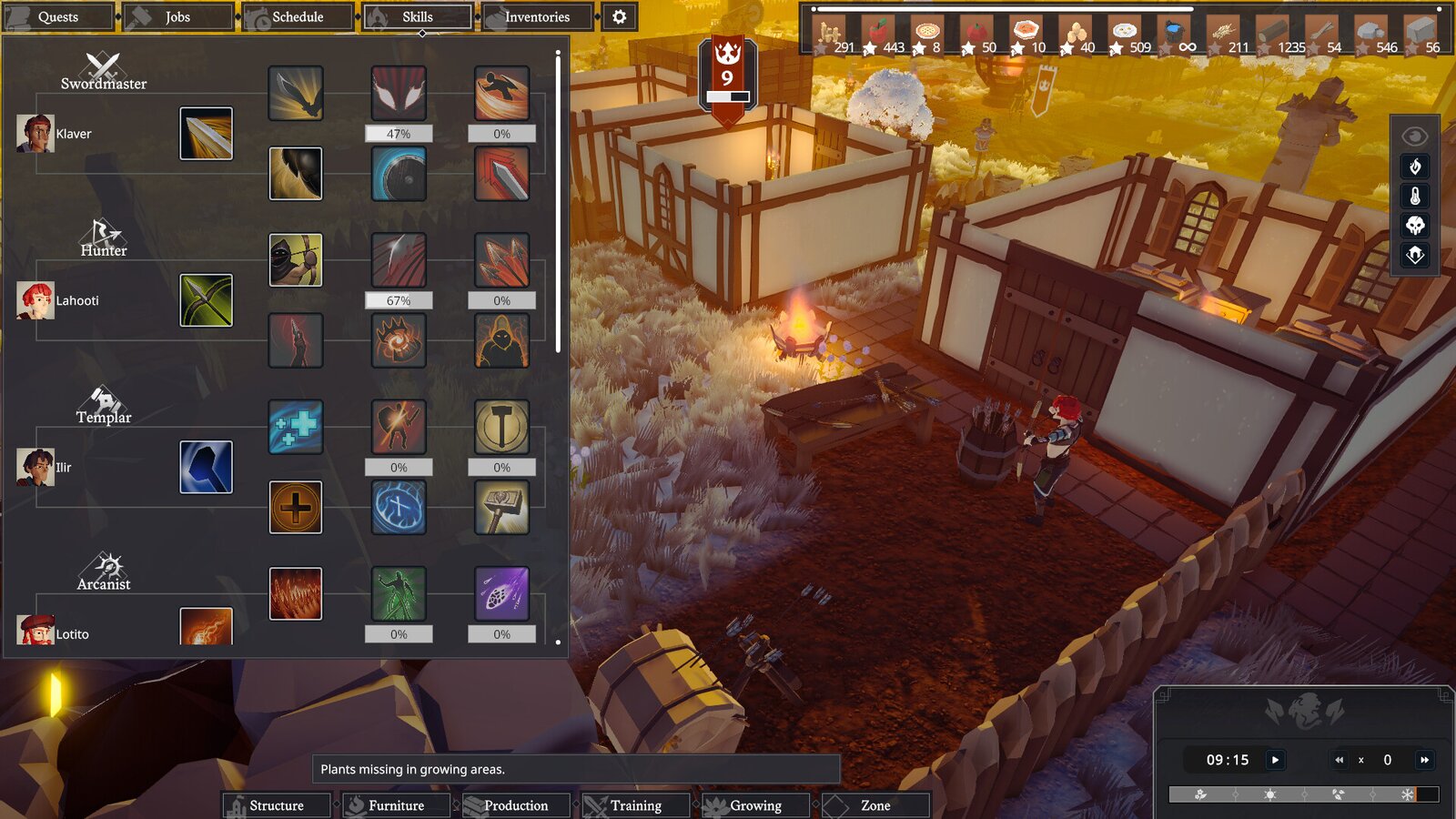The image size is (1456, 819).
Task: Toggle the eye visibility overlay
Action: 1414,136
